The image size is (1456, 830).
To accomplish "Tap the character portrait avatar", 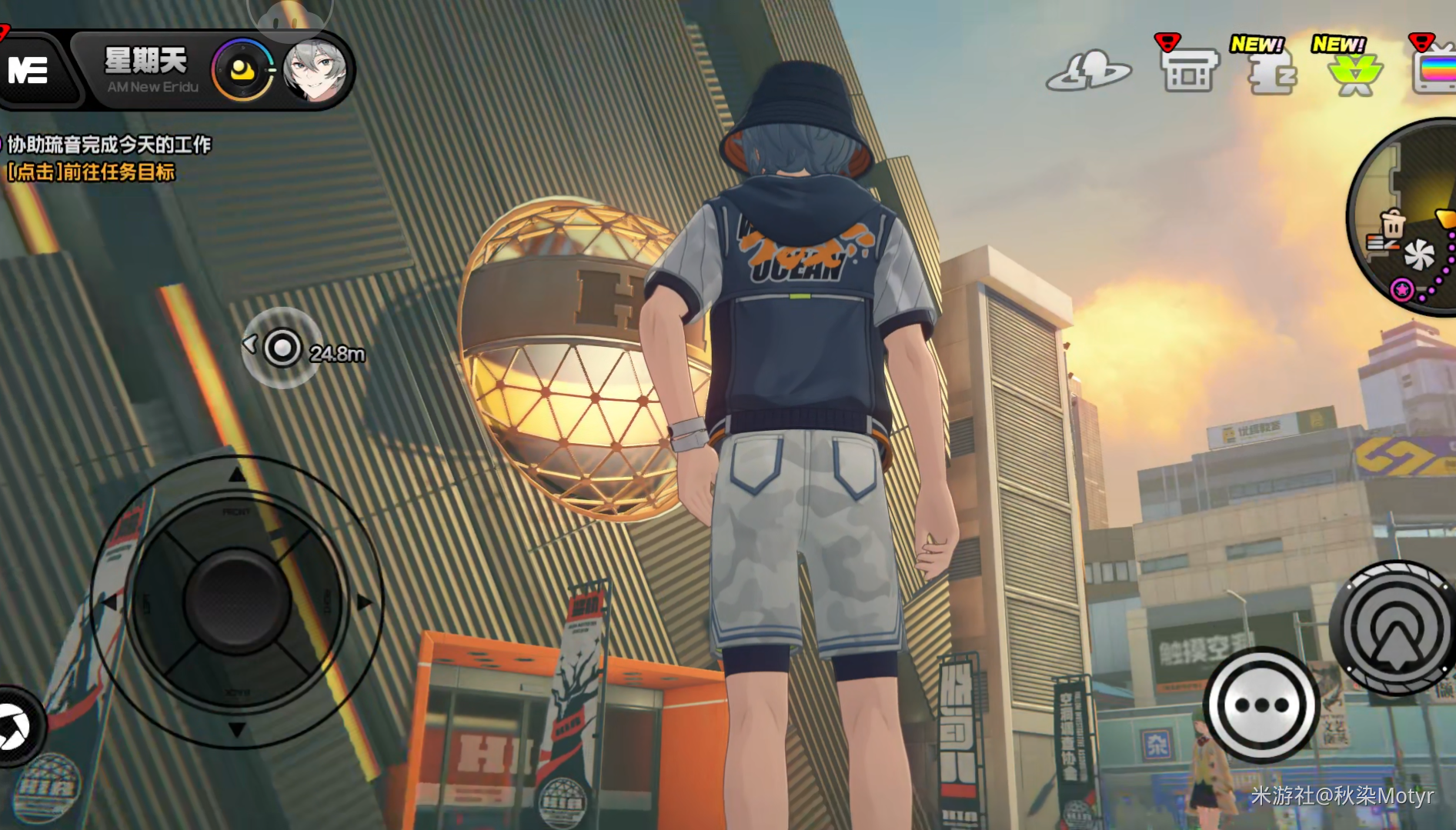I will point(314,71).
